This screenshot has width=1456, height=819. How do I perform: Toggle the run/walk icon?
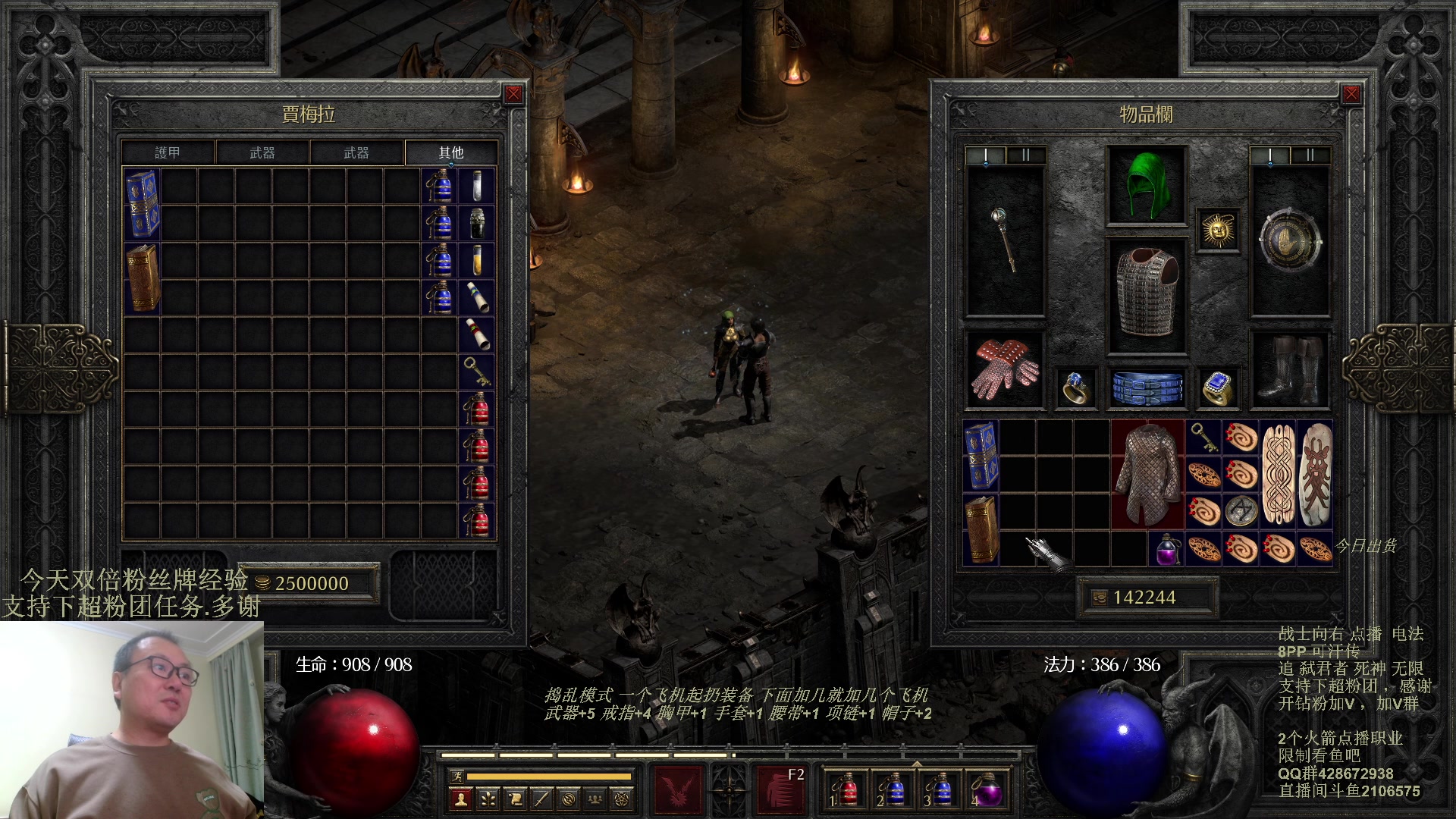click(x=457, y=776)
